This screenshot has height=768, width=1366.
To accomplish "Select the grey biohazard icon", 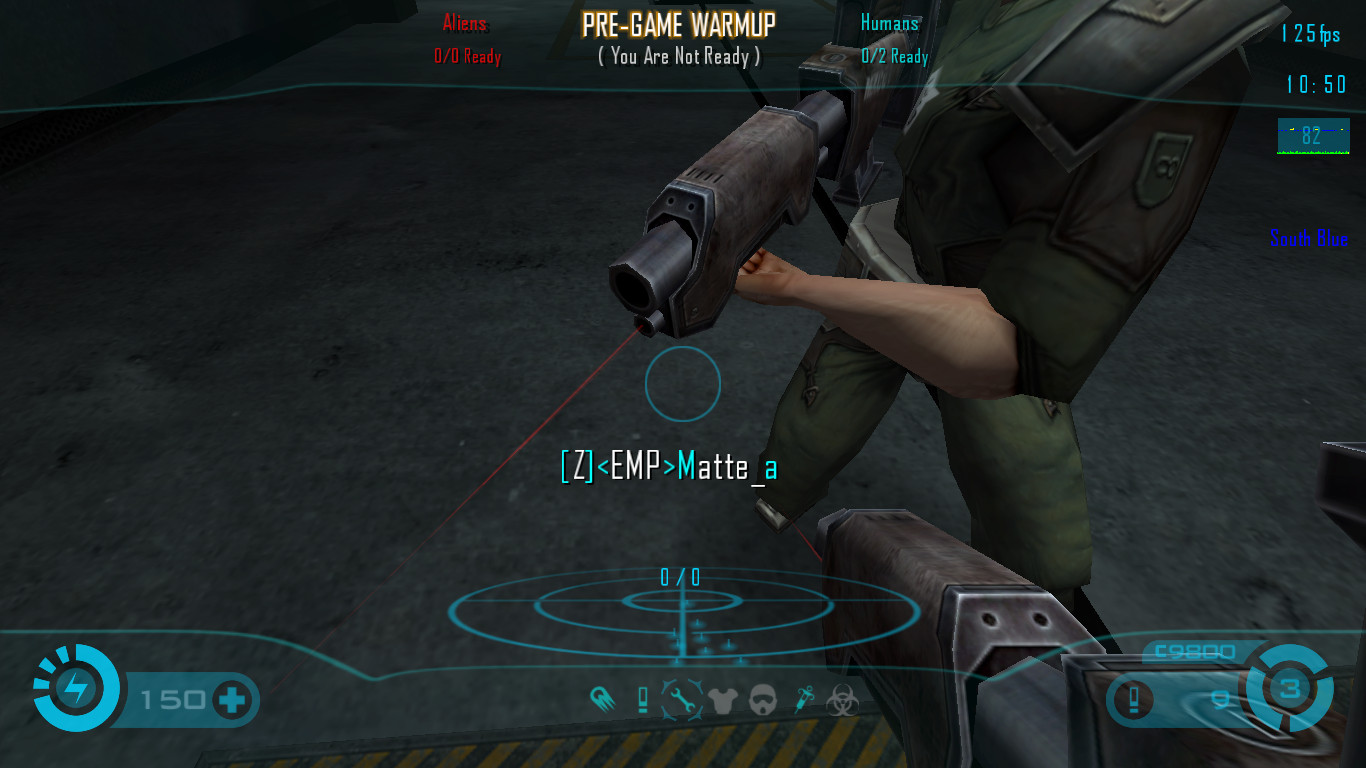I will [842, 699].
